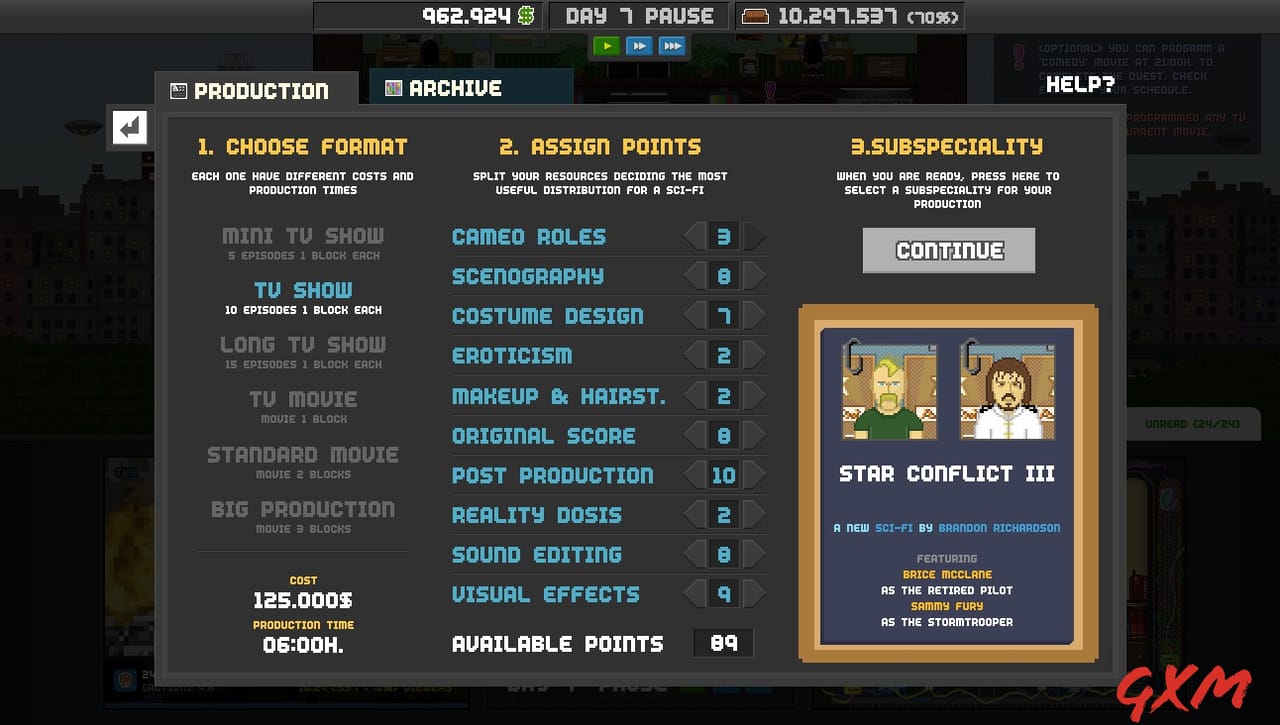
Task: Click the green play speed icon
Action: [606, 45]
